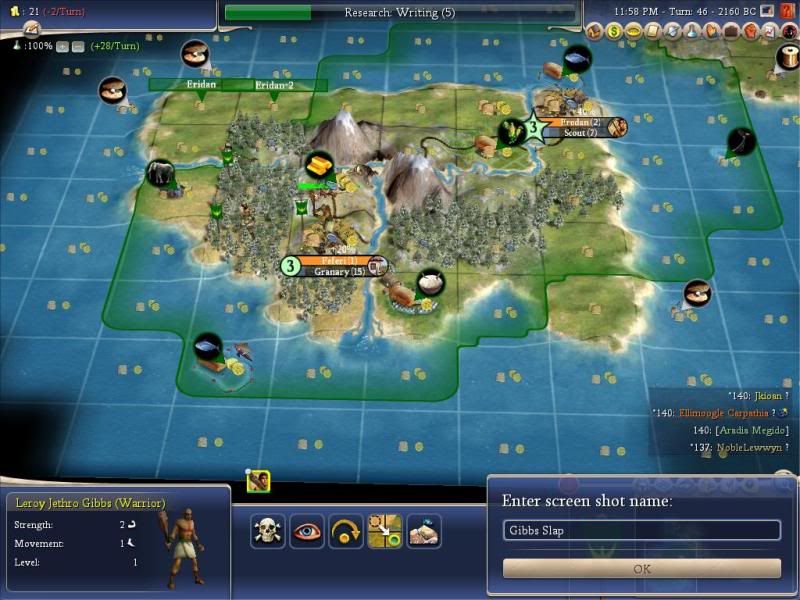This screenshot has width=800, height=600.
Task: Choose the curved arrow skip turn action
Action: tap(346, 531)
